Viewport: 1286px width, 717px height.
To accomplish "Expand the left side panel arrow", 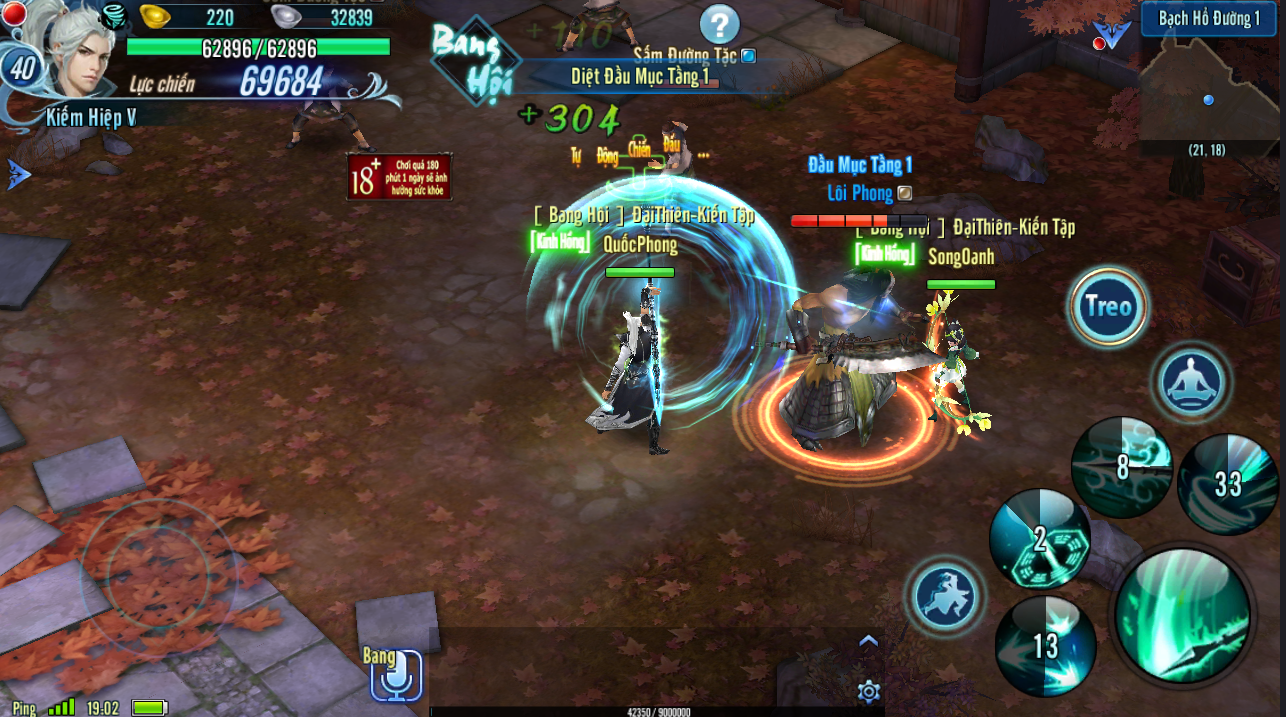I will 18,174.
